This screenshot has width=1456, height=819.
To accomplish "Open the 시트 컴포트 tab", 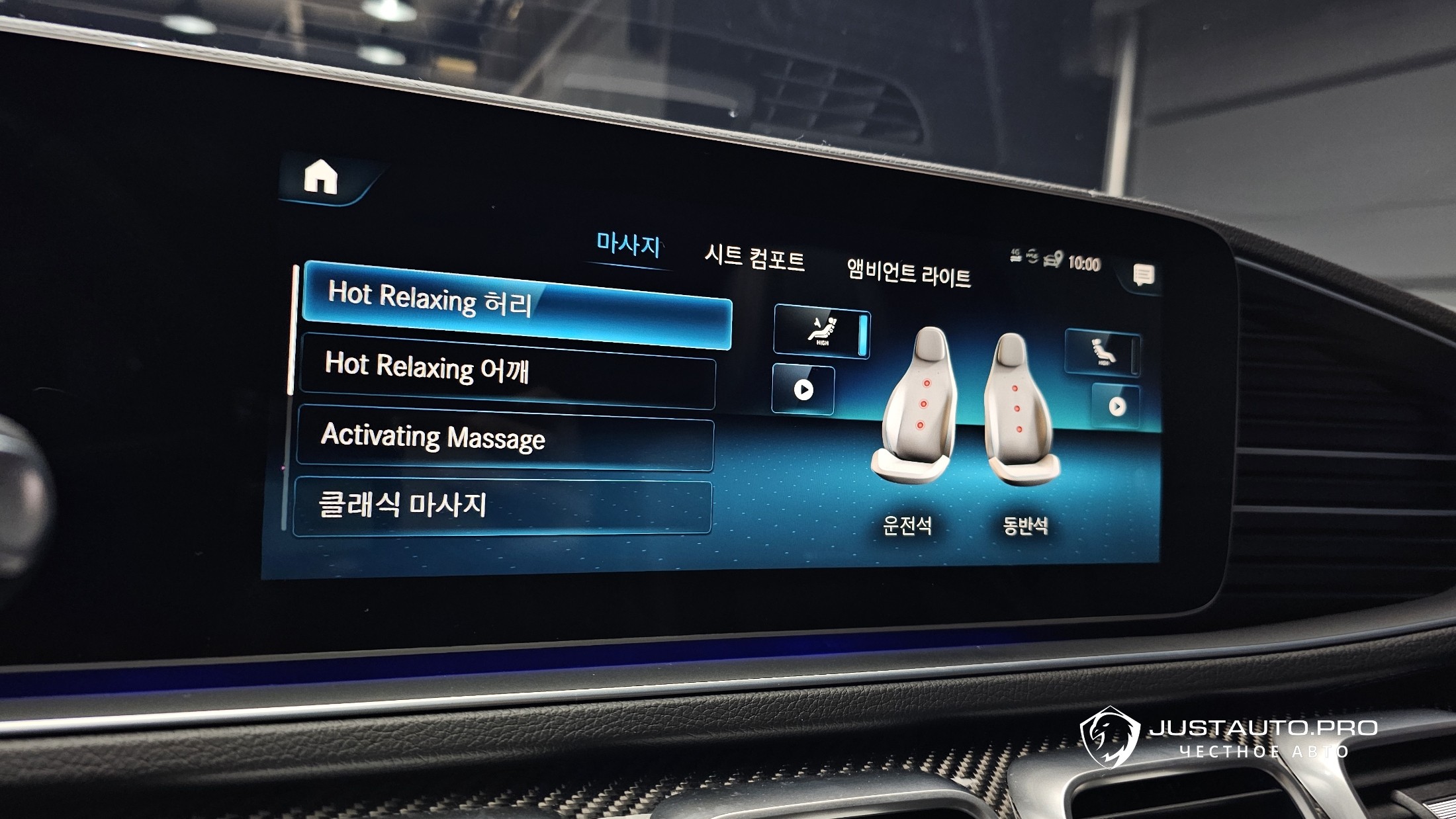I will point(754,257).
